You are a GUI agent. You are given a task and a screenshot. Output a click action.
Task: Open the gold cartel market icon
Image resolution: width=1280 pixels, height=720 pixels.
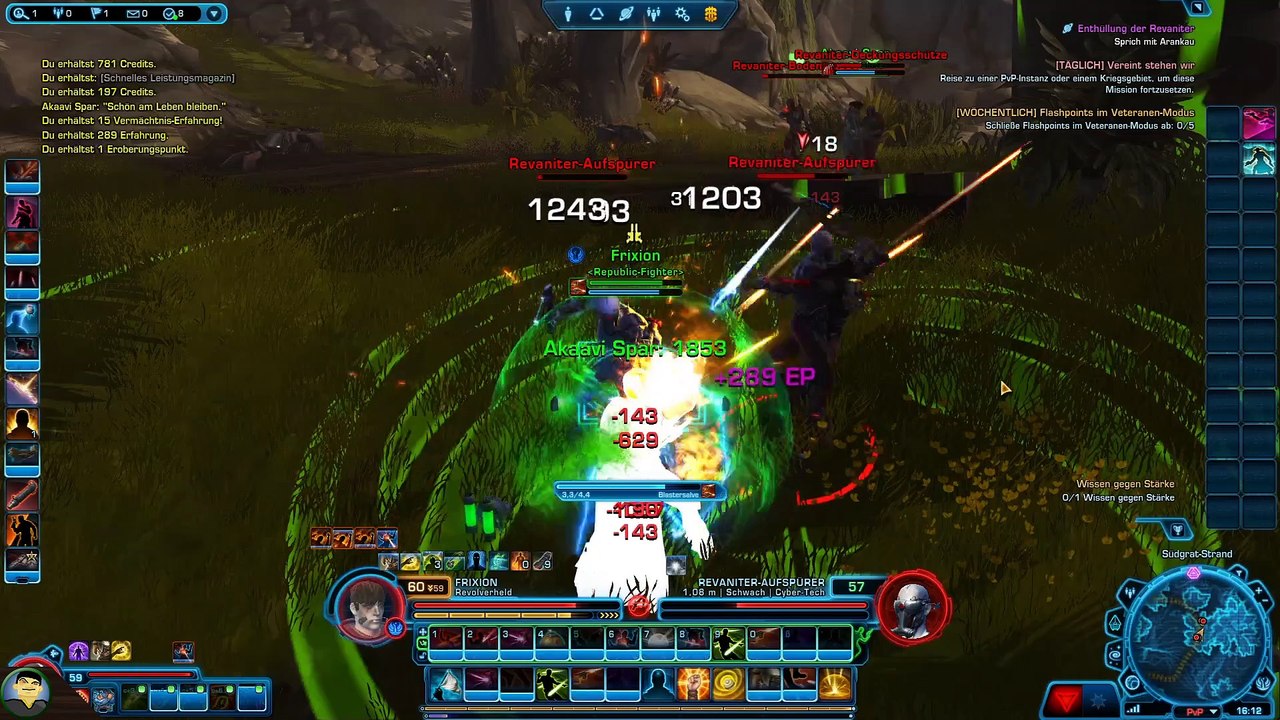pos(711,14)
